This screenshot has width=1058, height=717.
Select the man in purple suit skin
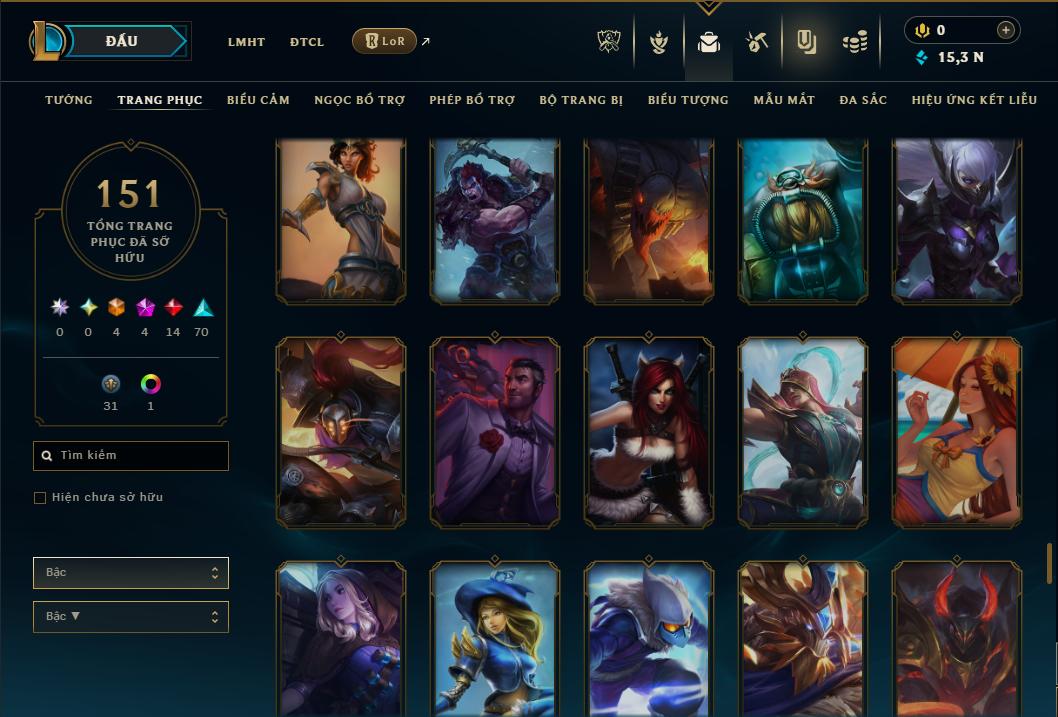pos(495,432)
